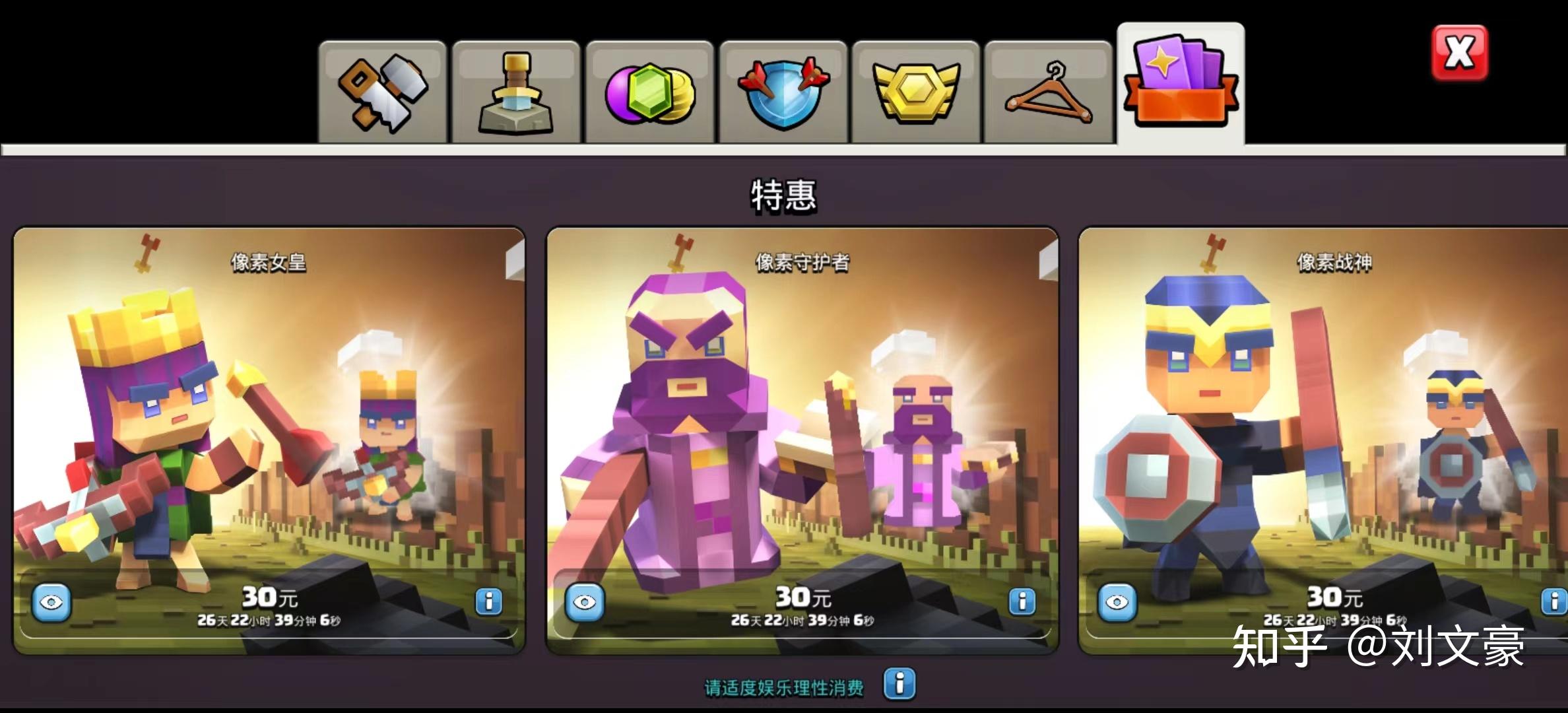This screenshot has height=713, width=1568.
Task: Open the sword in stone tab
Action: (516, 93)
